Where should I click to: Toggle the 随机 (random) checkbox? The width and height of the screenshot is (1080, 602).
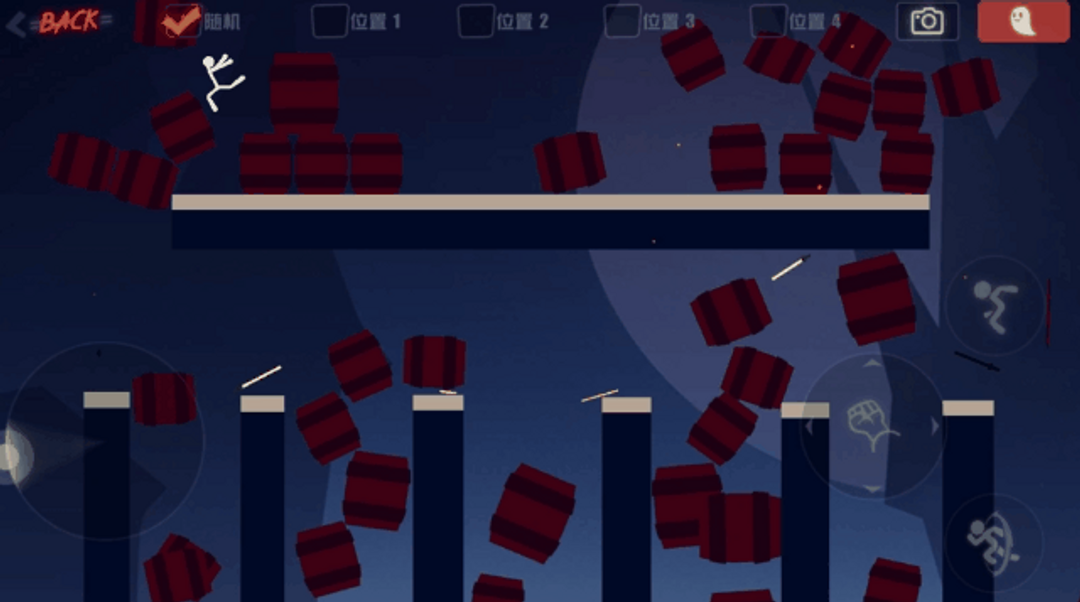pos(182,21)
